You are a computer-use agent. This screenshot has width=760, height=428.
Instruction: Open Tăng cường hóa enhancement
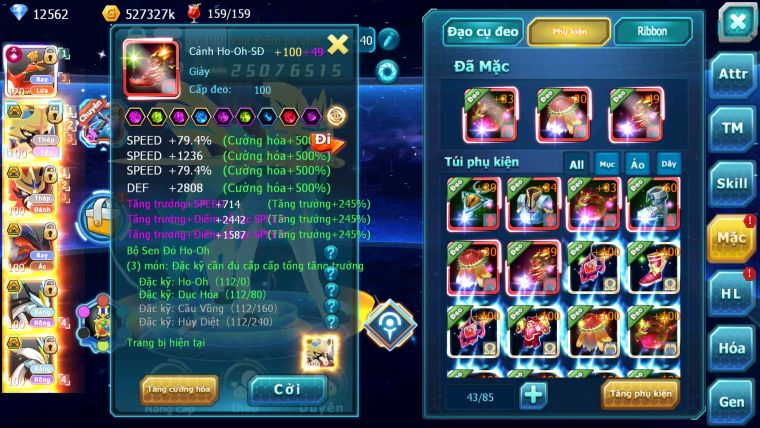pos(179,390)
